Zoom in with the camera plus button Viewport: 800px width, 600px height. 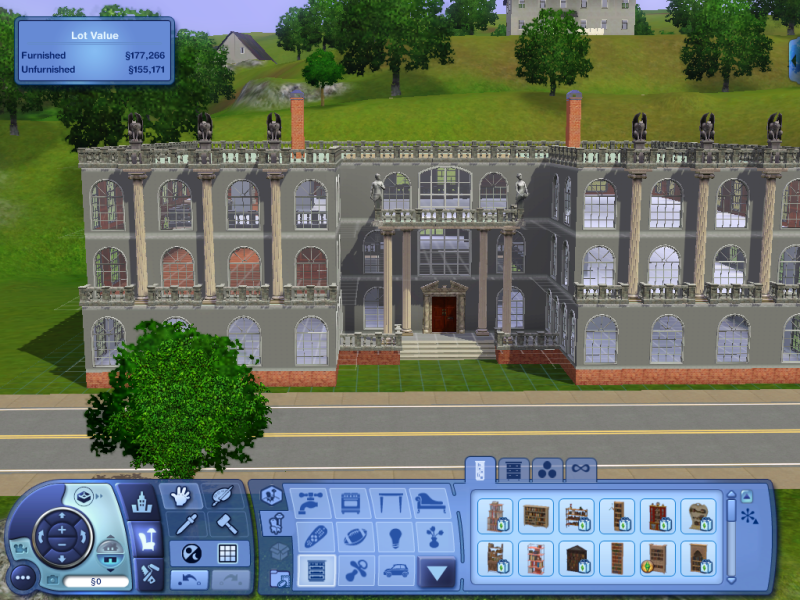click(x=61, y=528)
